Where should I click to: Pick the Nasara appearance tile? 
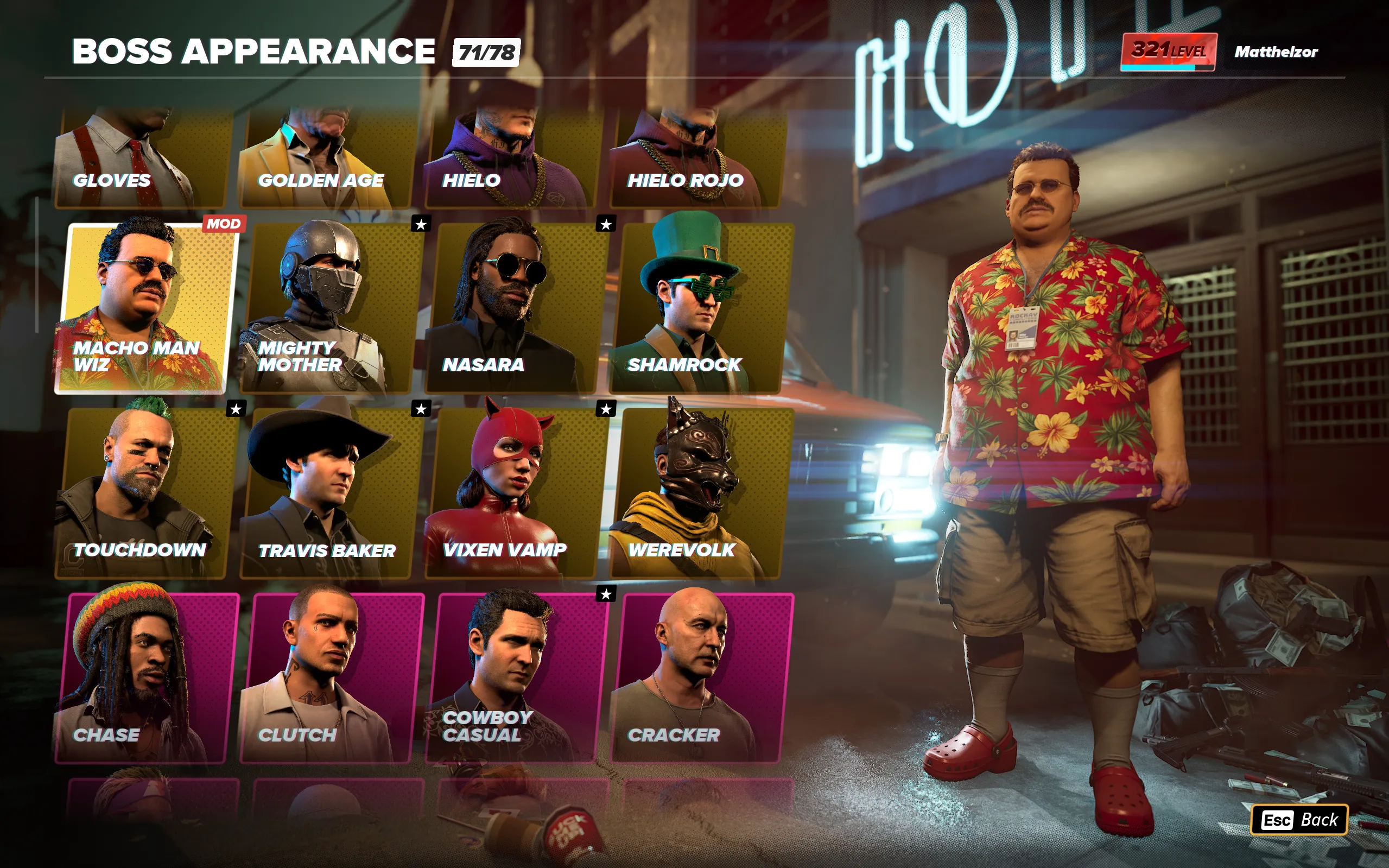click(x=517, y=308)
